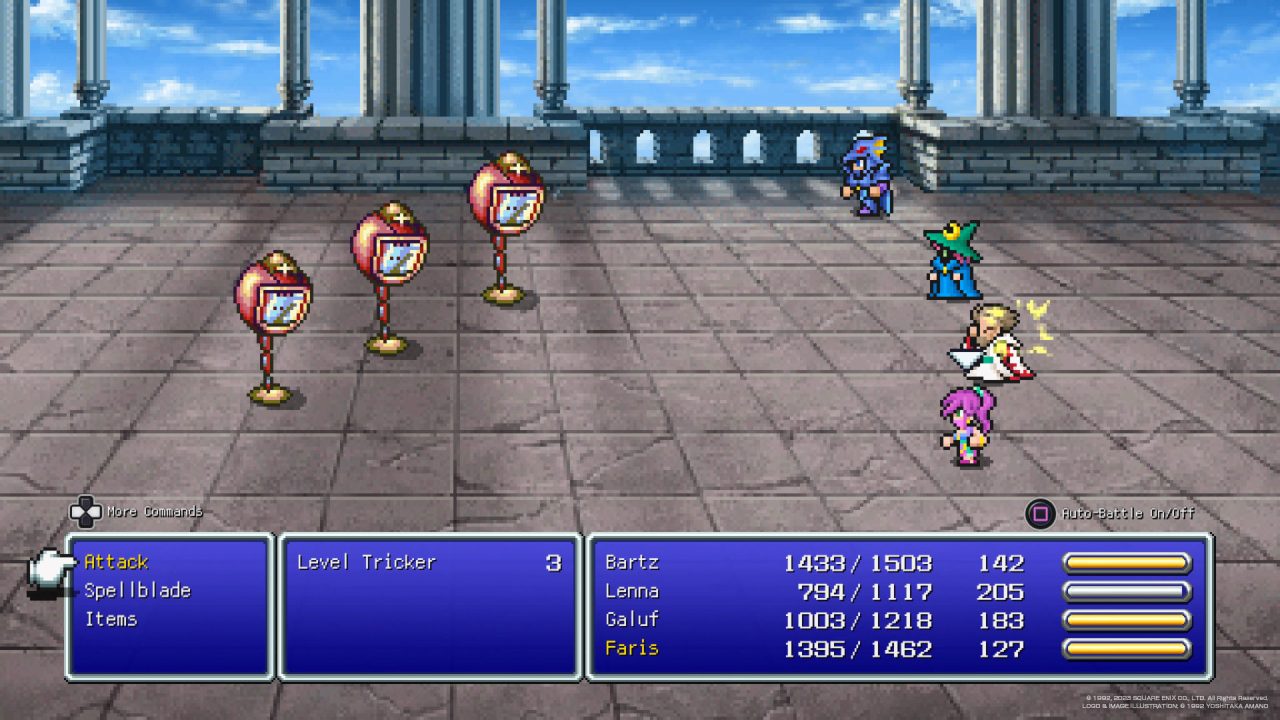Screen dimensions: 1280x720
Task: Choose the Spellblade command
Action: 136,590
